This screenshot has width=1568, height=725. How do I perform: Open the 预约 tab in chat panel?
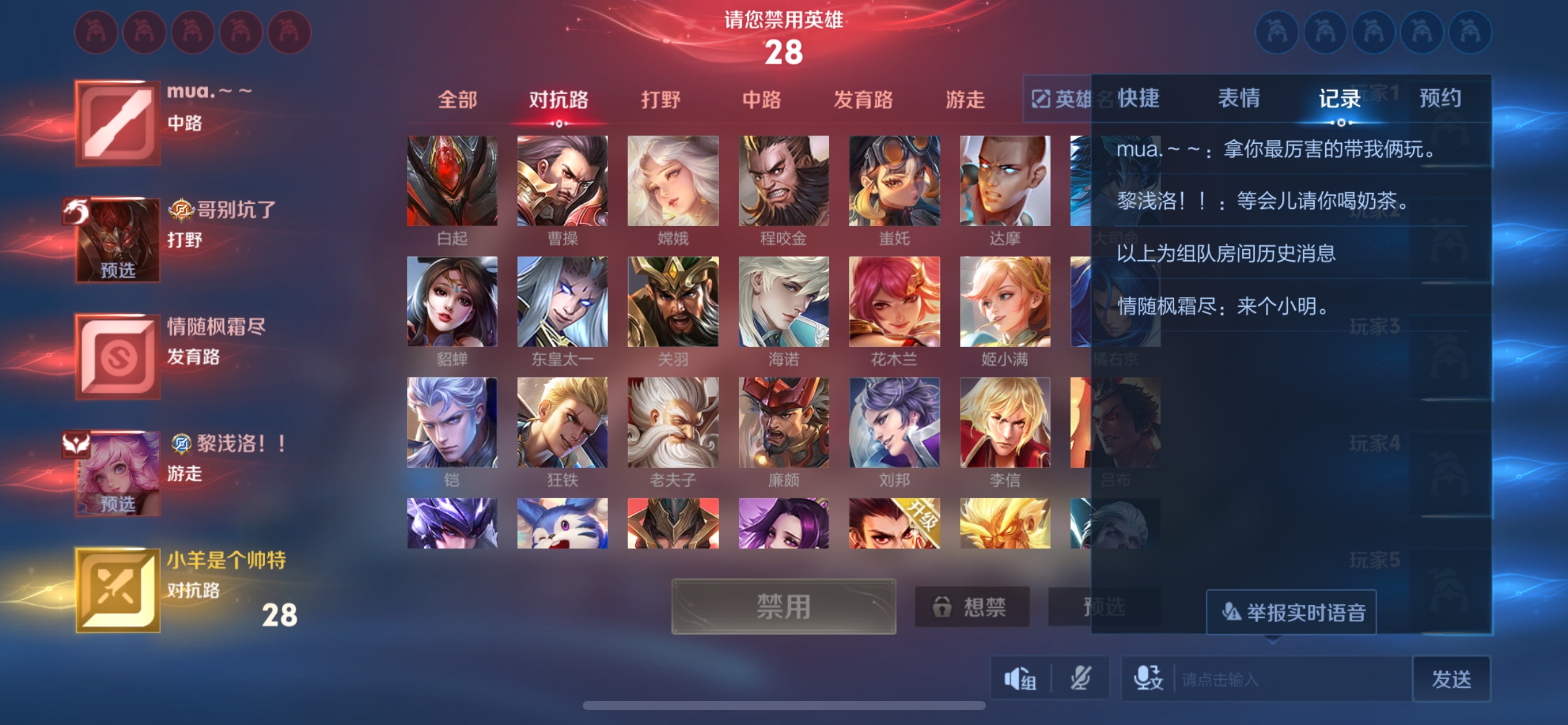(1440, 99)
